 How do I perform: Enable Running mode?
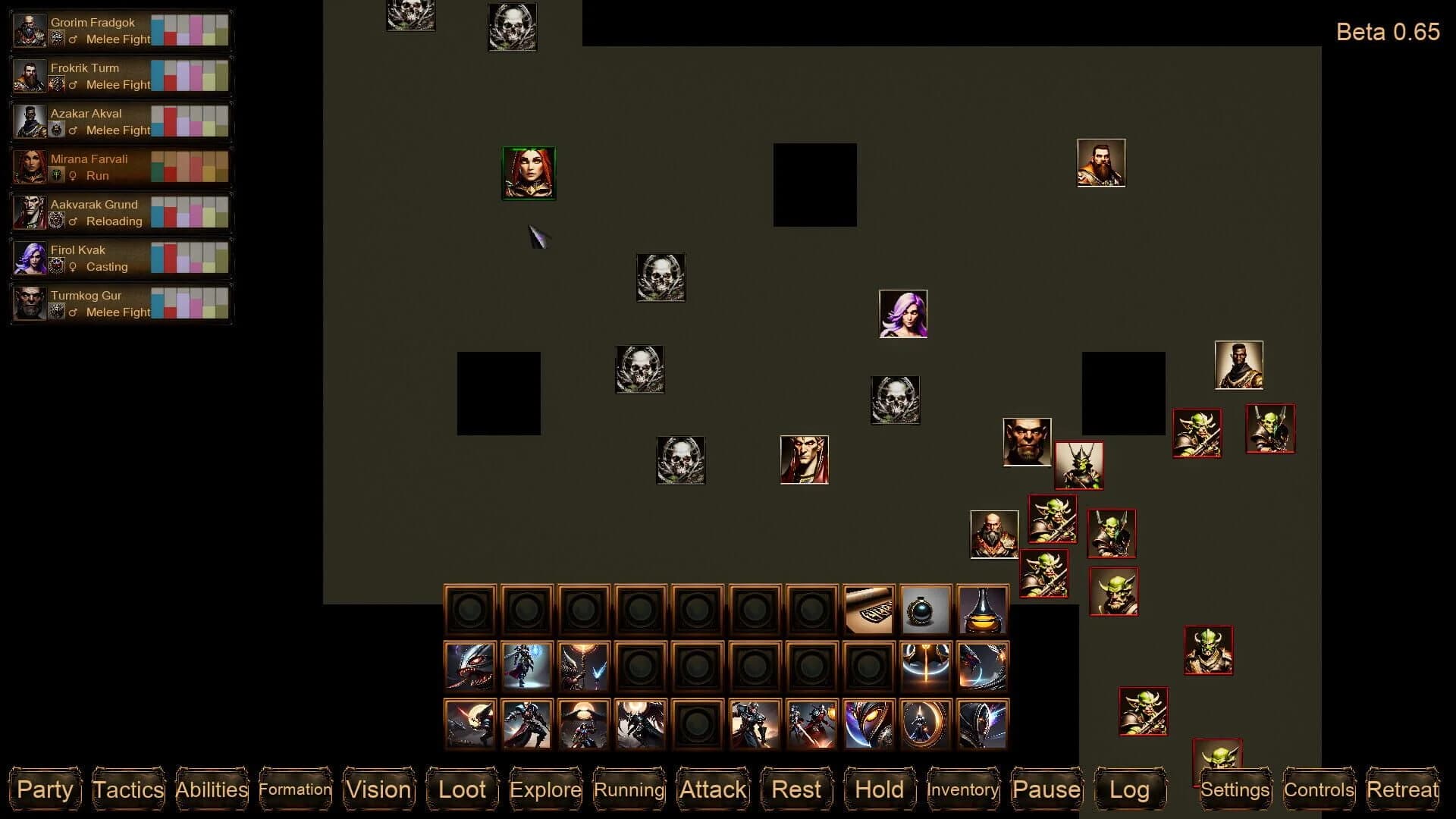coord(629,789)
